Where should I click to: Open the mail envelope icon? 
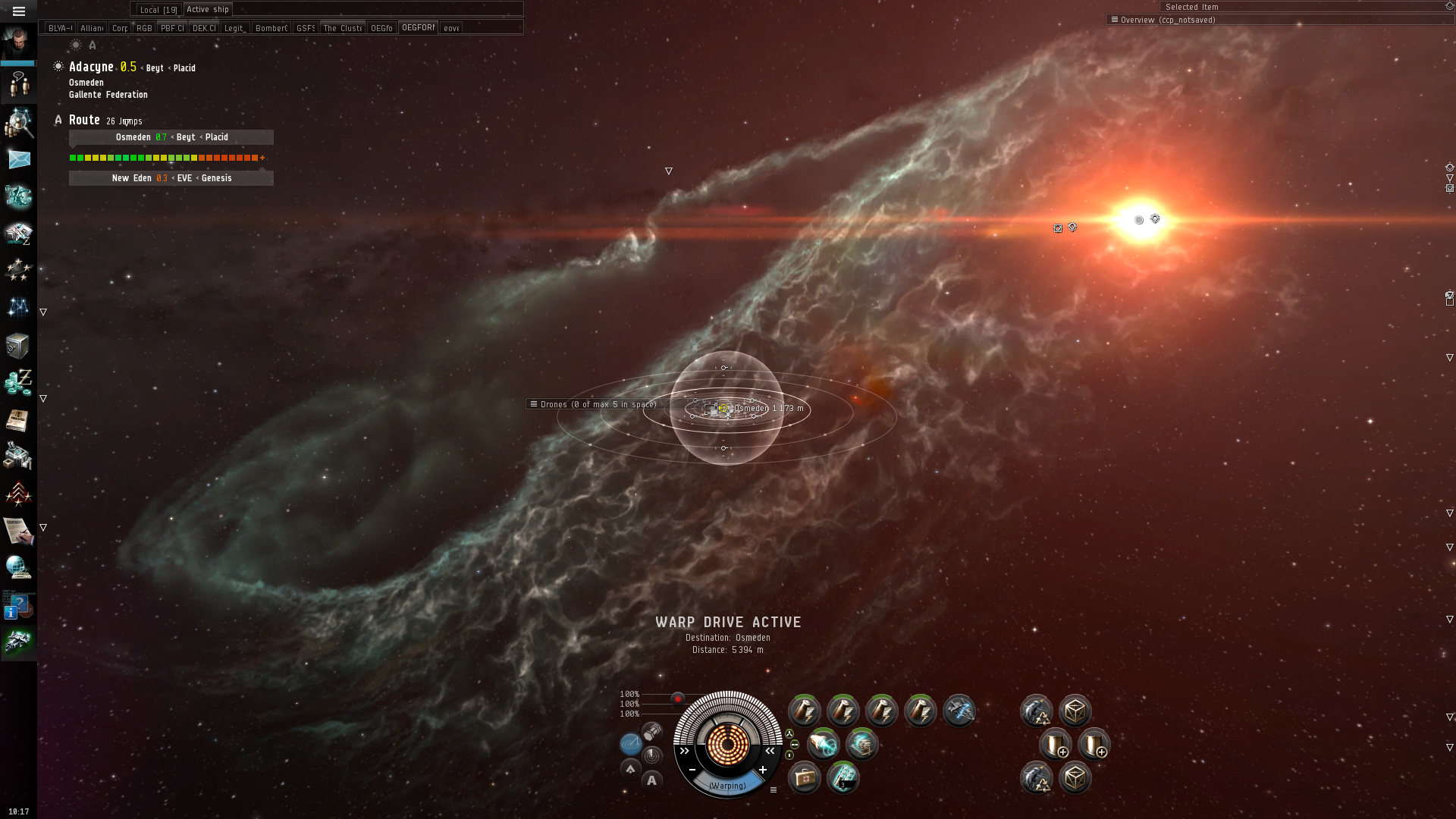18,159
